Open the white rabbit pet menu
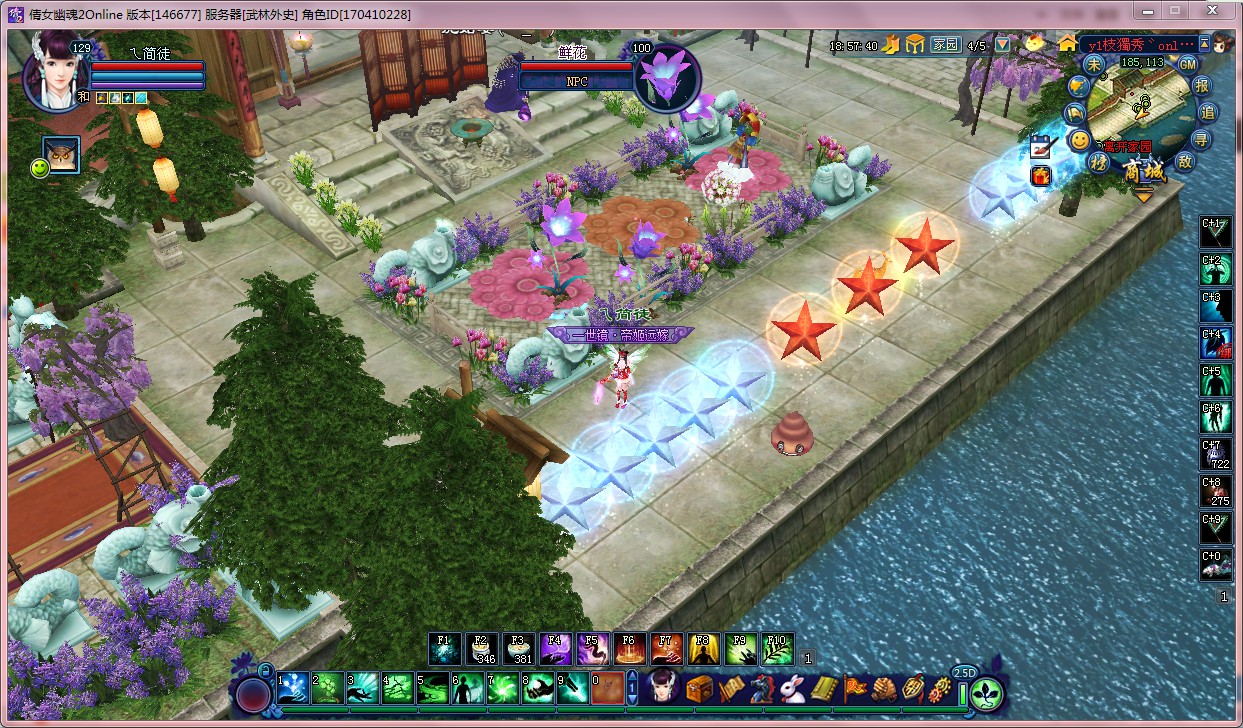The width and height of the screenshot is (1243, 728). (794, 689)
